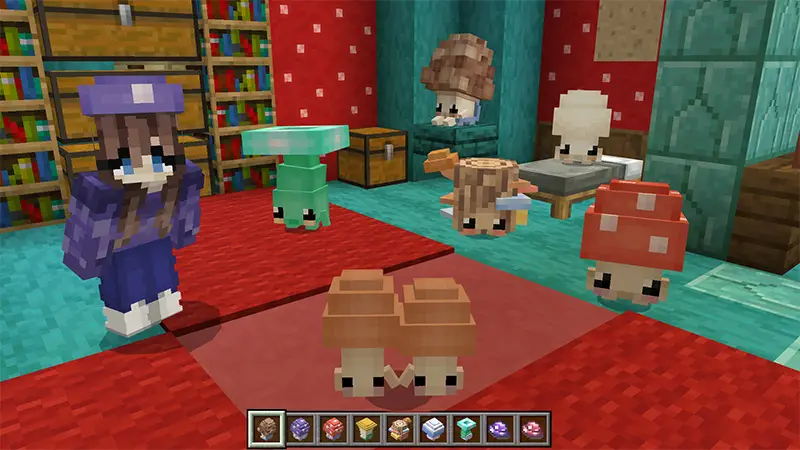The height and width of the screenshot is (450, 800).
Task: Select the yellow mushroom hotbar slot
Action: pos(367,430)
